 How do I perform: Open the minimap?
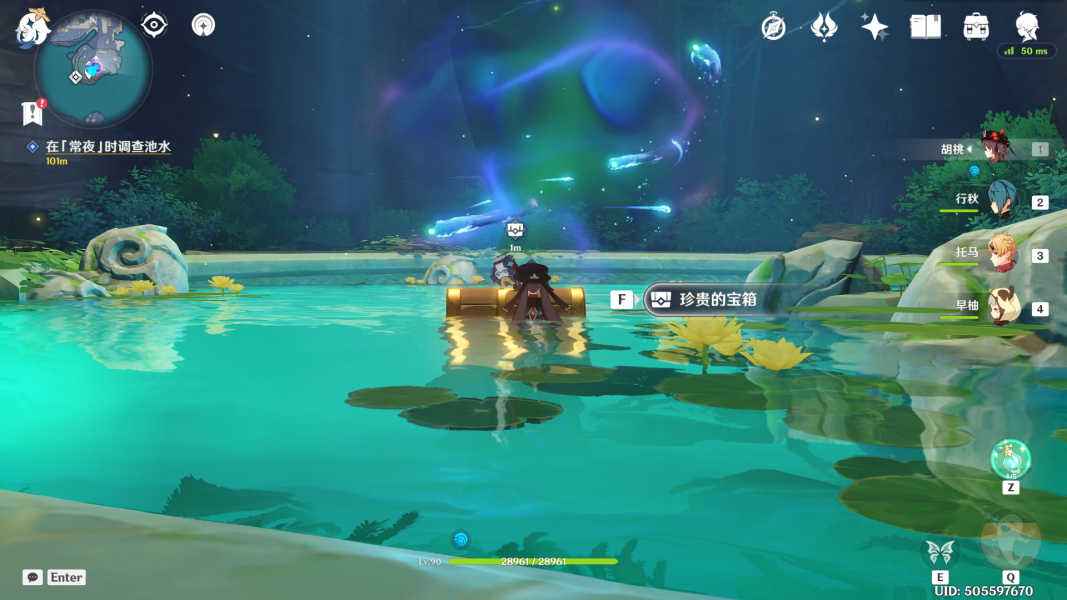pos(92,68)
